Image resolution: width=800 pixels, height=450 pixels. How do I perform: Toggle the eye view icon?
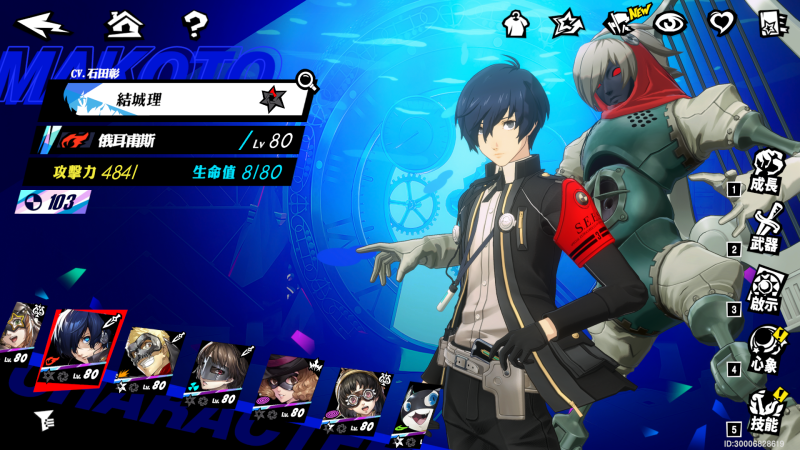(667, 23)
